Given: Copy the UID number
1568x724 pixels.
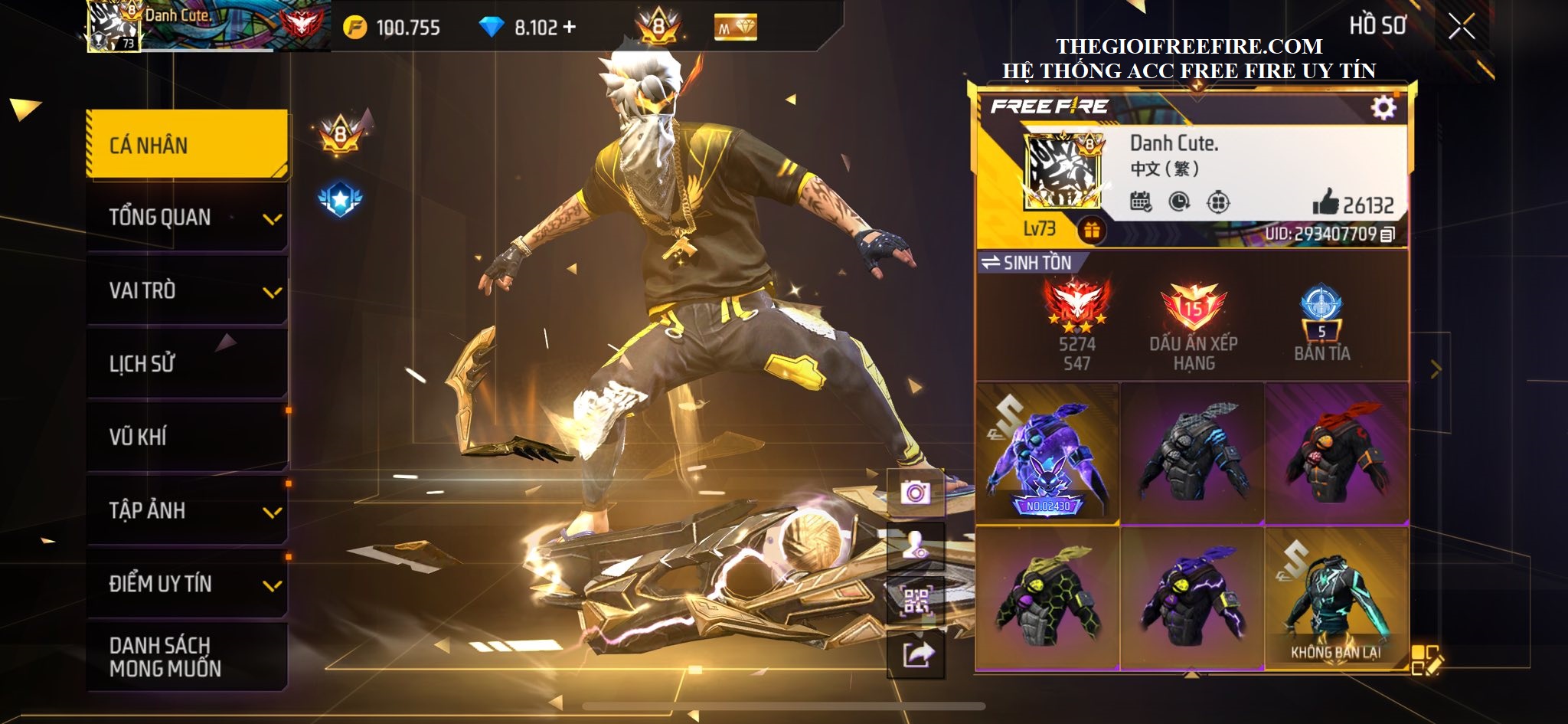Looking at the screenshot, I should tap(1387, 234).
